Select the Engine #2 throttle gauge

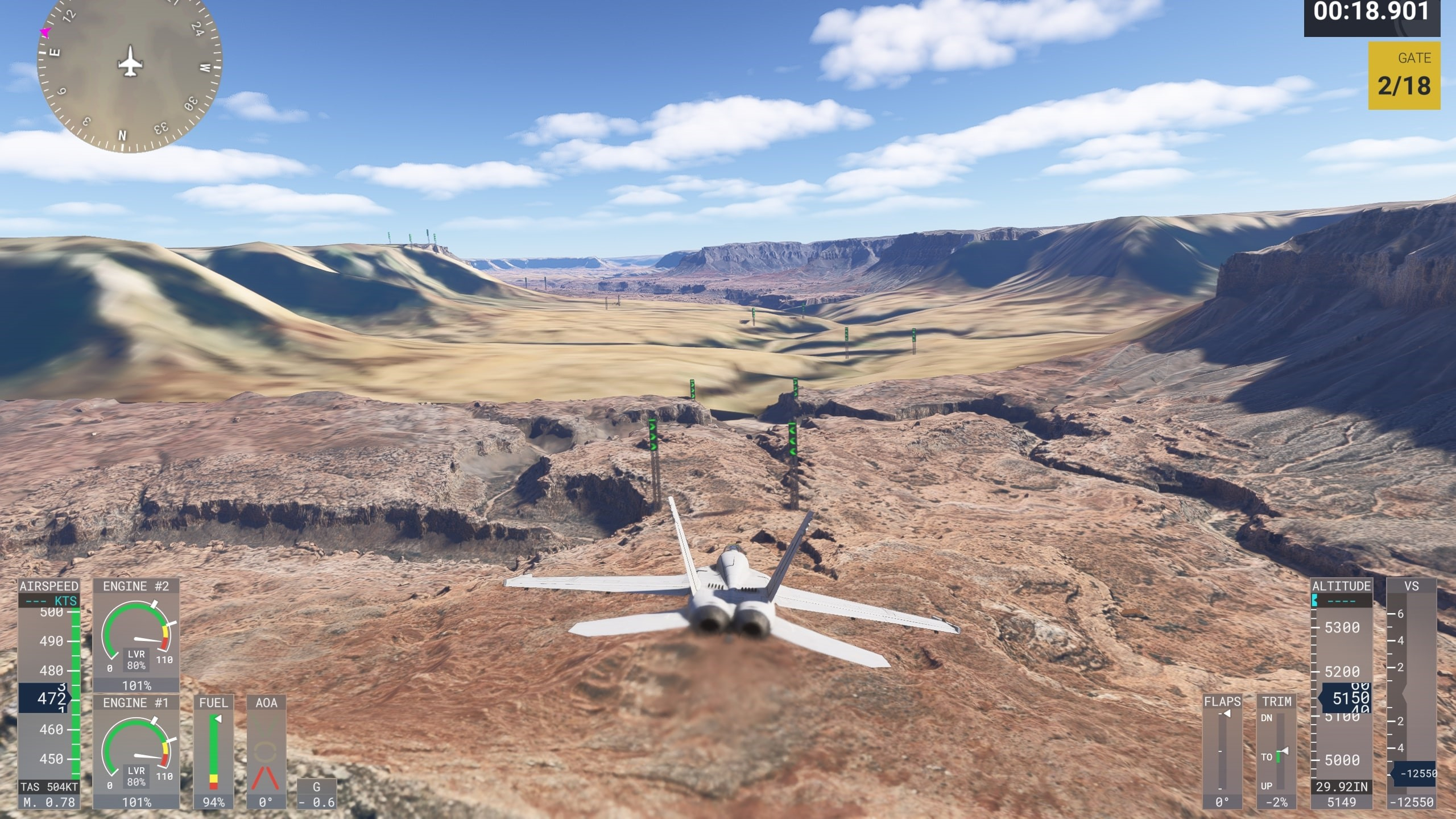[136, 635]
